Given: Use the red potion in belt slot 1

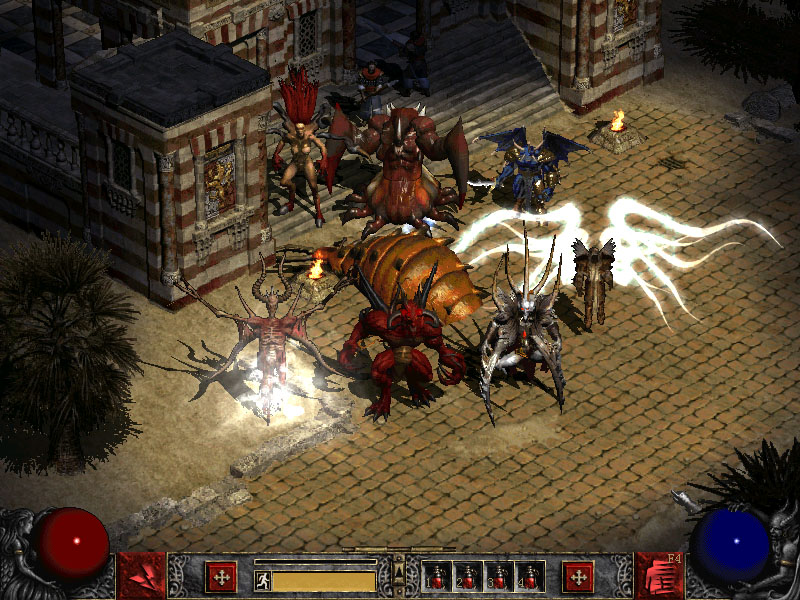Looking at the screenshot, I should point(437,577).
